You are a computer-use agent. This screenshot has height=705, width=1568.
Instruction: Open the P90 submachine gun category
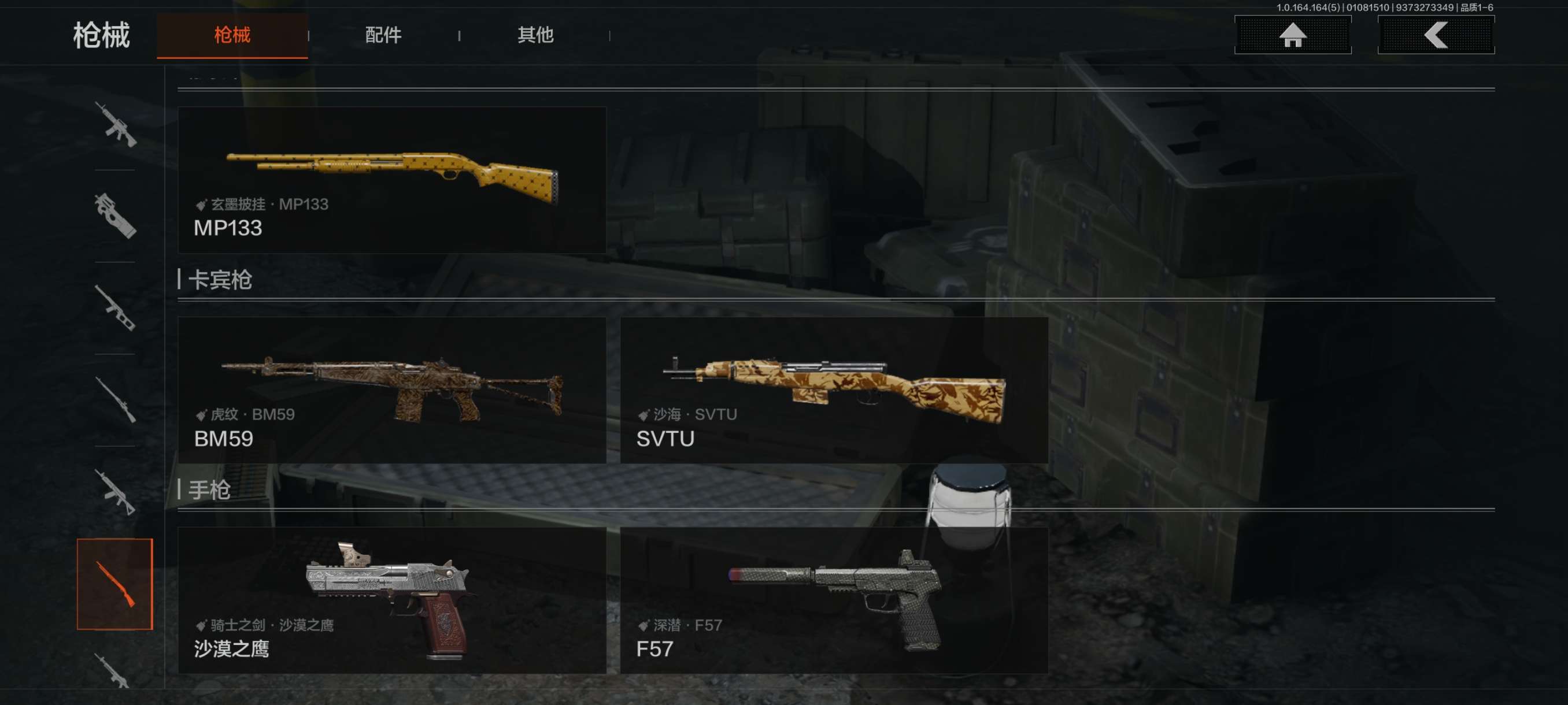tap(115, 216)
